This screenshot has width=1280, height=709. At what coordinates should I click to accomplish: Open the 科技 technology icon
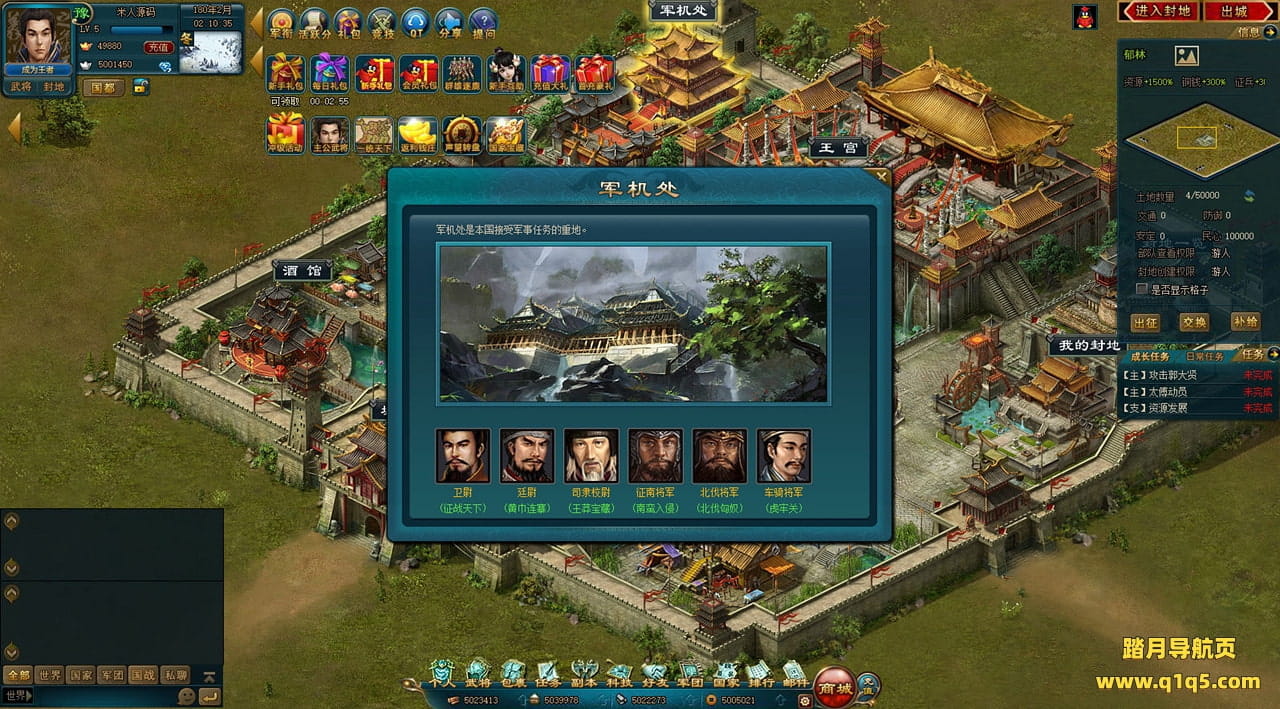coord(620,674)
